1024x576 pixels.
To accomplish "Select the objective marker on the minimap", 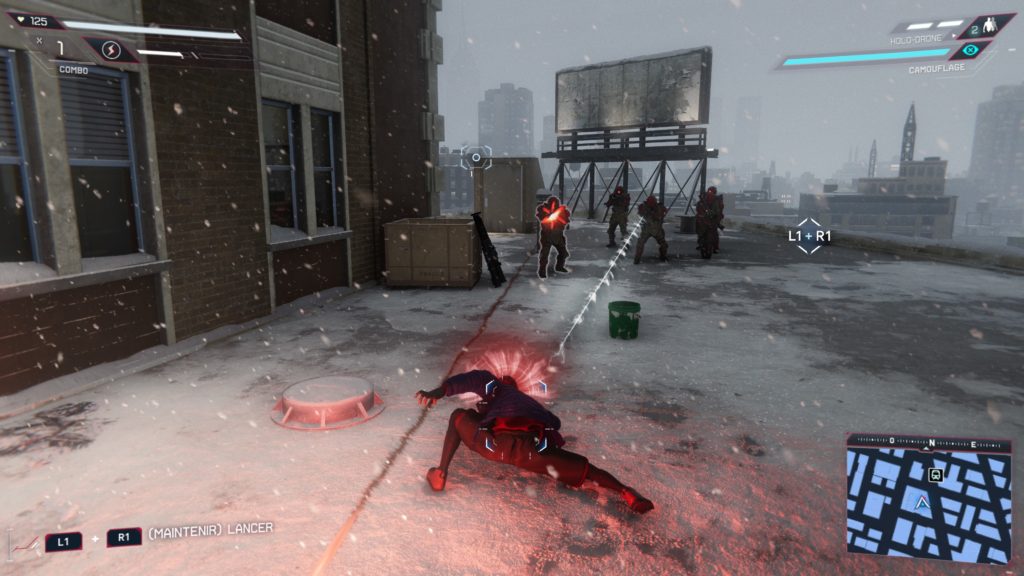I will (x=935, y=475).
